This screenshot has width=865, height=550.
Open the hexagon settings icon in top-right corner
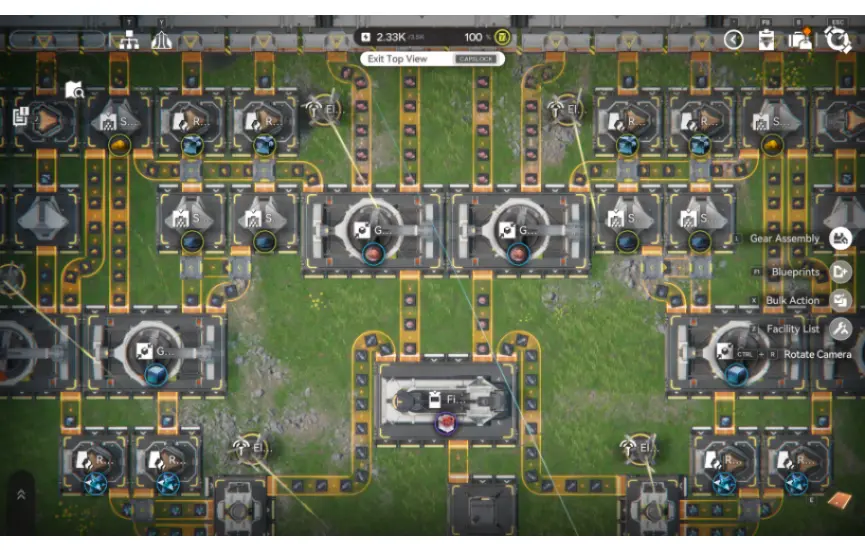(836, 39)
